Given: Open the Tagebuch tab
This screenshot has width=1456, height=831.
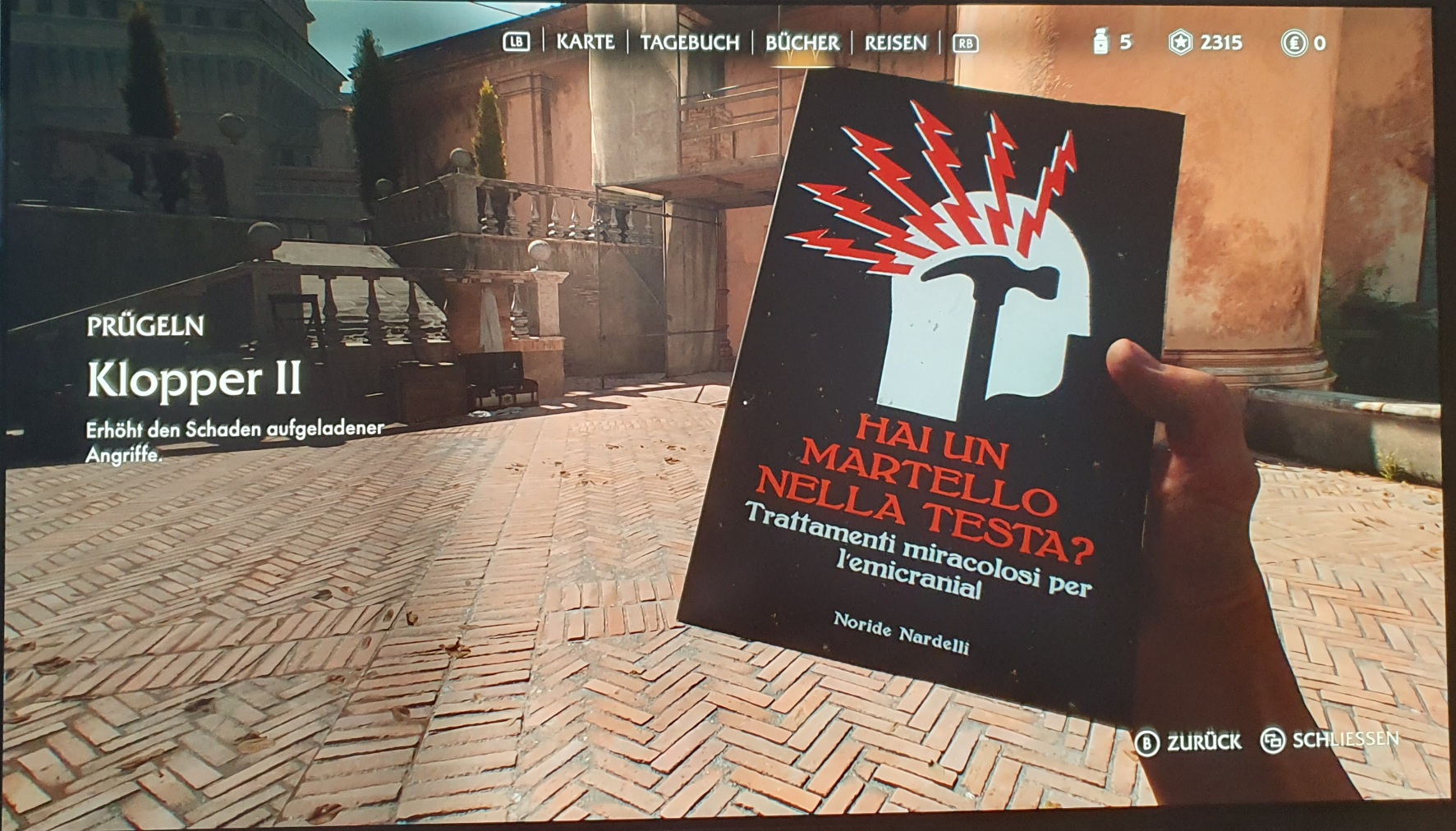Looking at the screenshot, I should [689, 43].
